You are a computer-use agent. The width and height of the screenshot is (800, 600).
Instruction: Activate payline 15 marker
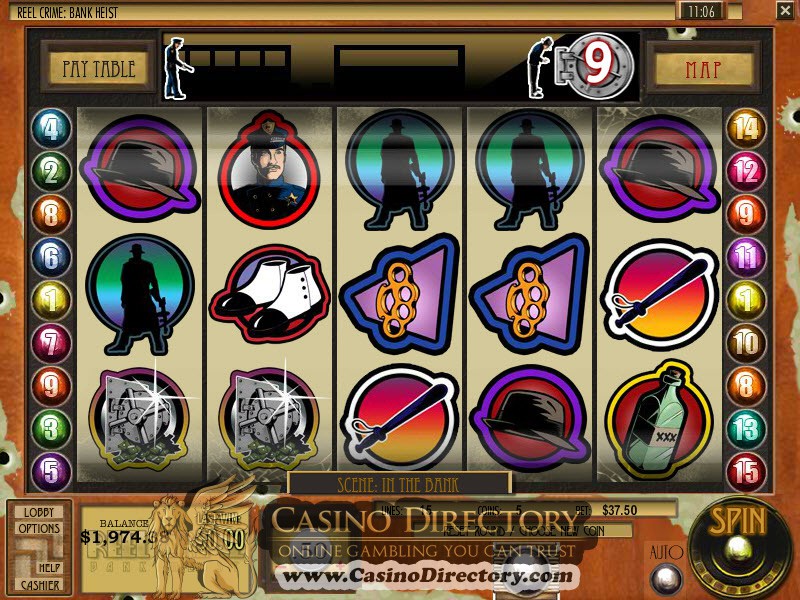coord(744,471)
